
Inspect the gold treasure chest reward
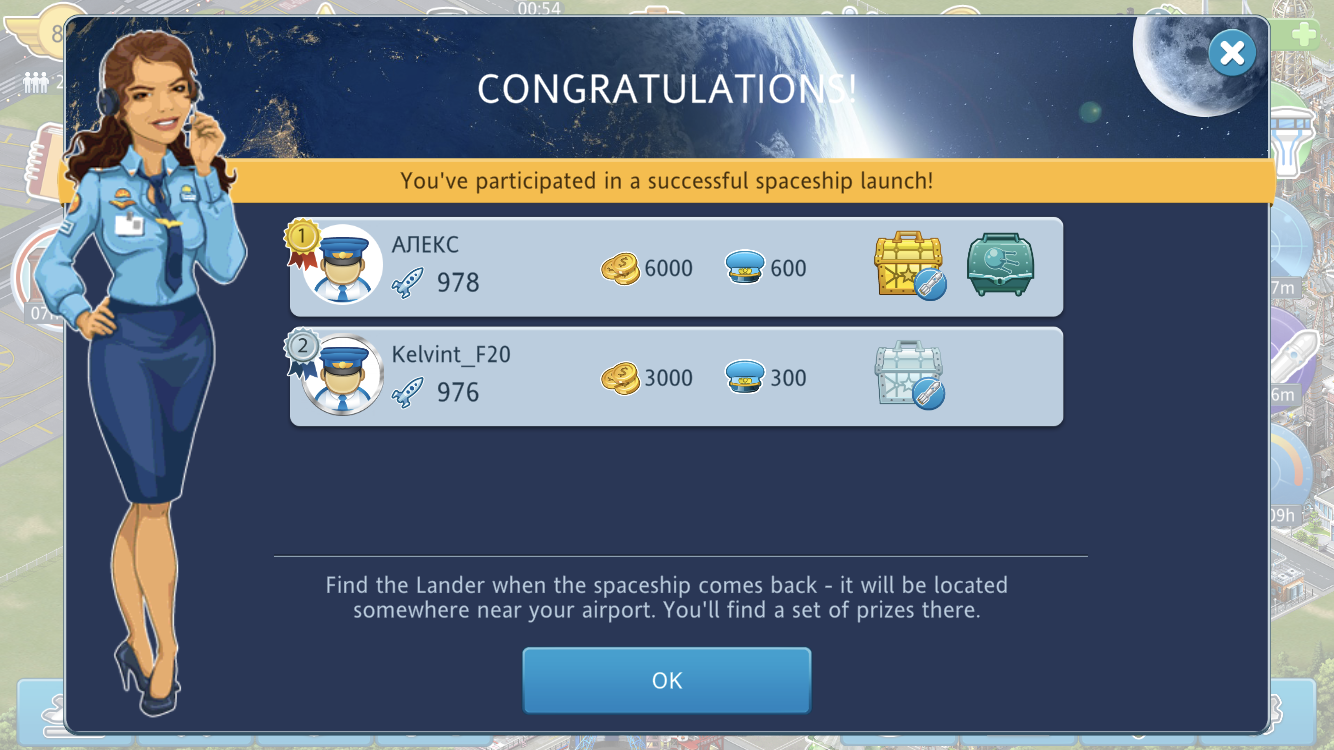coord(908,265)
